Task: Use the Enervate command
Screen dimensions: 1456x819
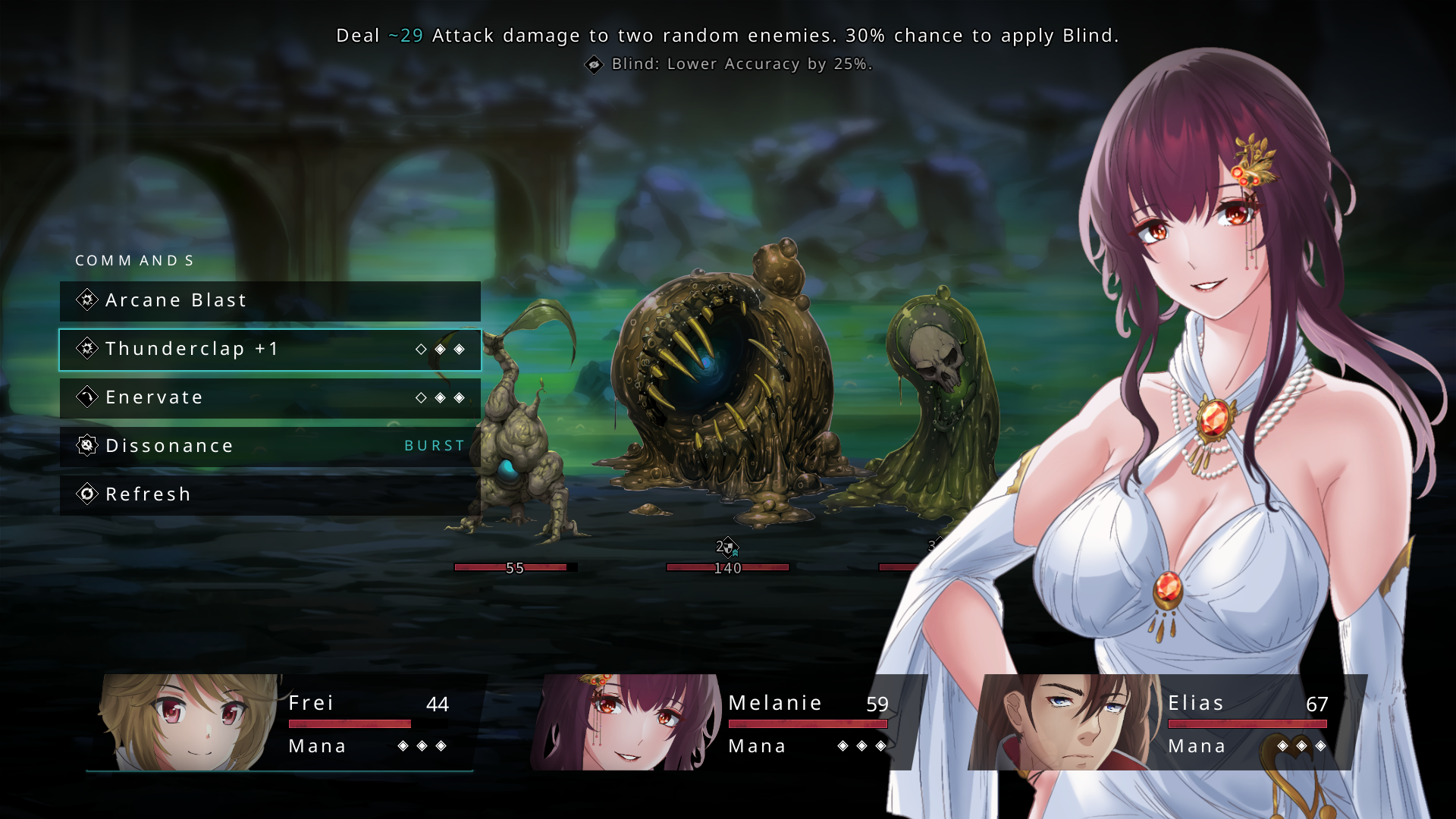Action: [269, 398]
